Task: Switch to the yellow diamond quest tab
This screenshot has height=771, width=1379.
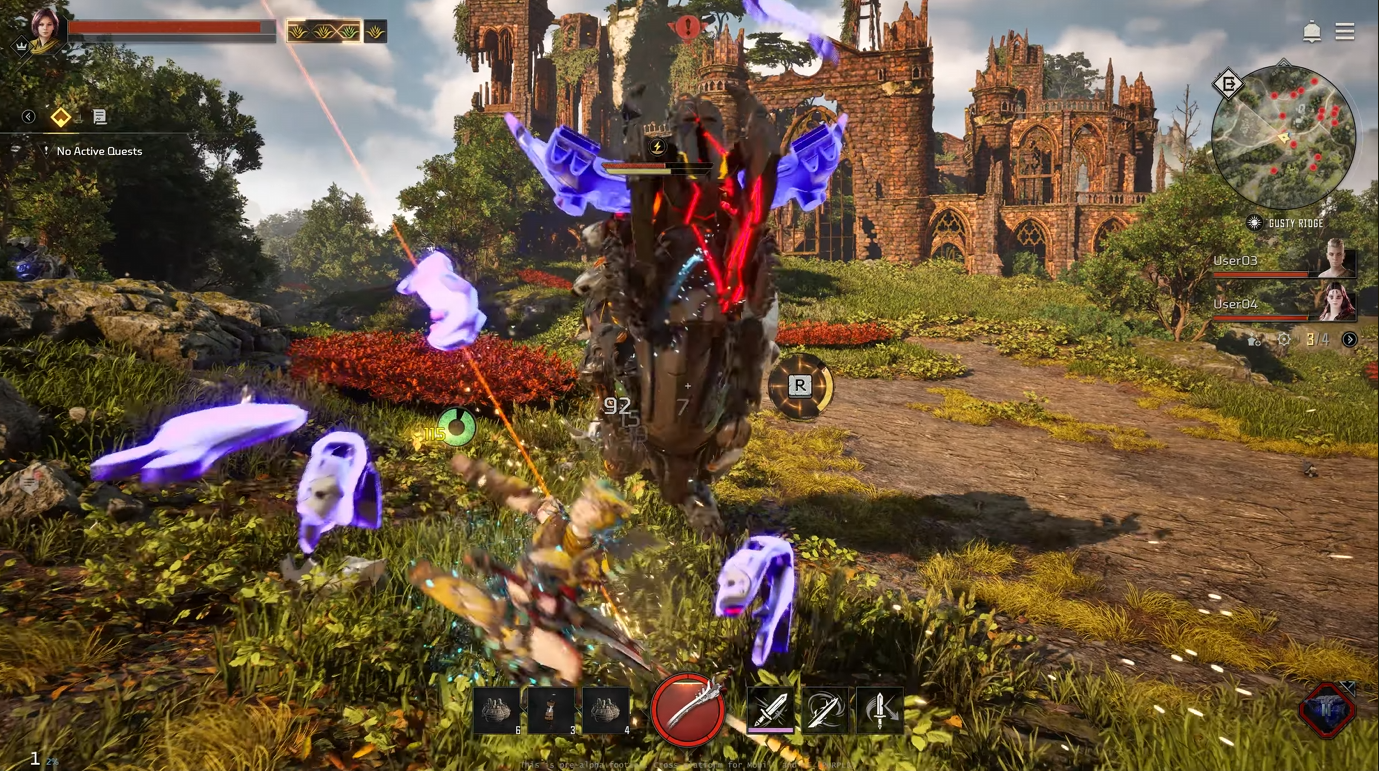Action: (61, 117)
